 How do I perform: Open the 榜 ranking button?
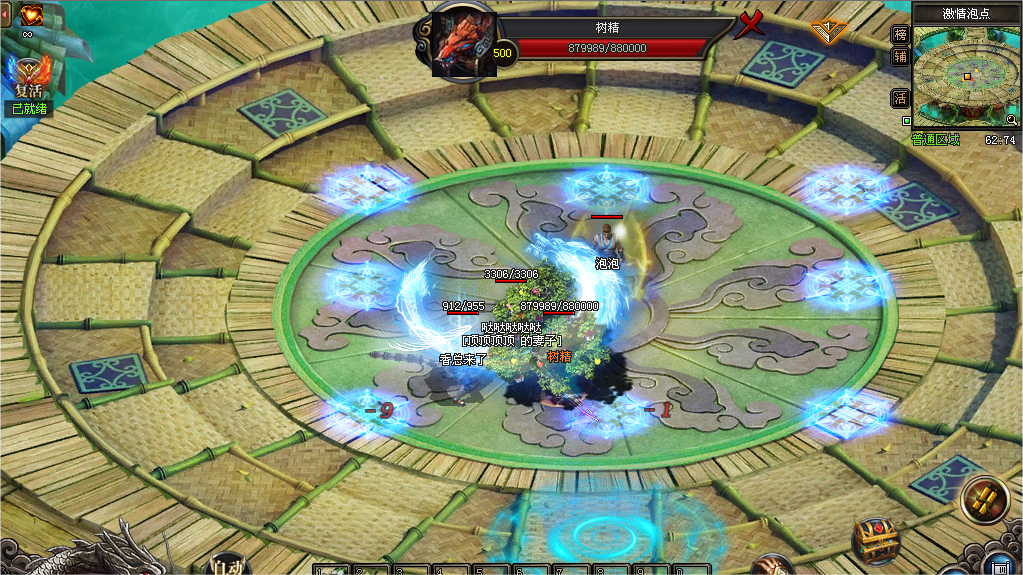click(x=900, y=34)
